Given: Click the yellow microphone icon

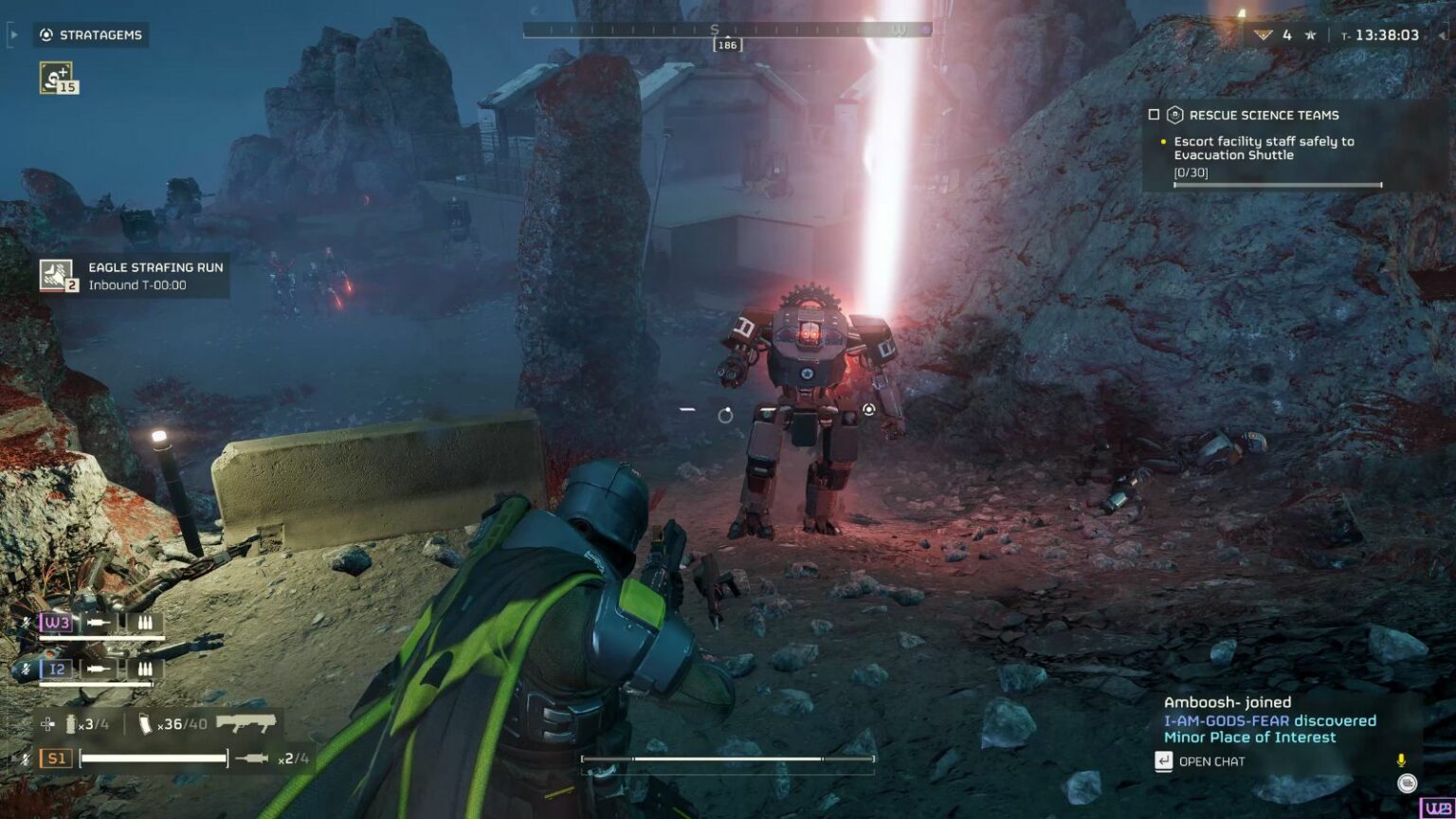Looking at the screenshot, I should [x=1401, y=760].
